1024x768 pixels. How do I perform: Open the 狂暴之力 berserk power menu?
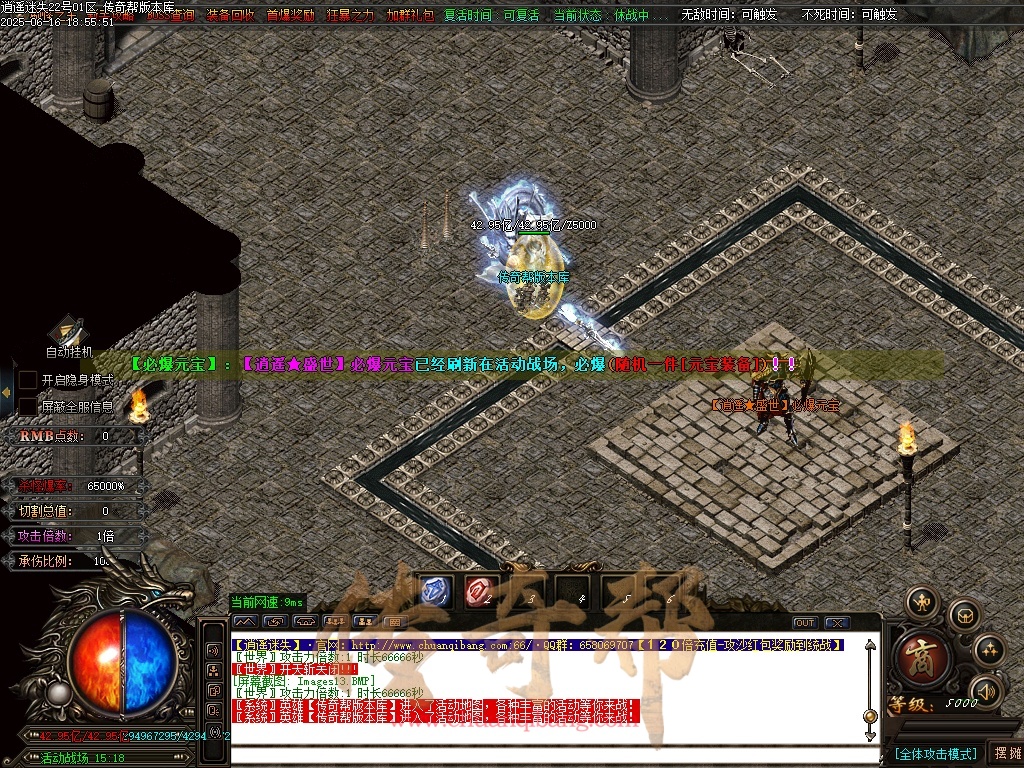click(x=350, y=15)
